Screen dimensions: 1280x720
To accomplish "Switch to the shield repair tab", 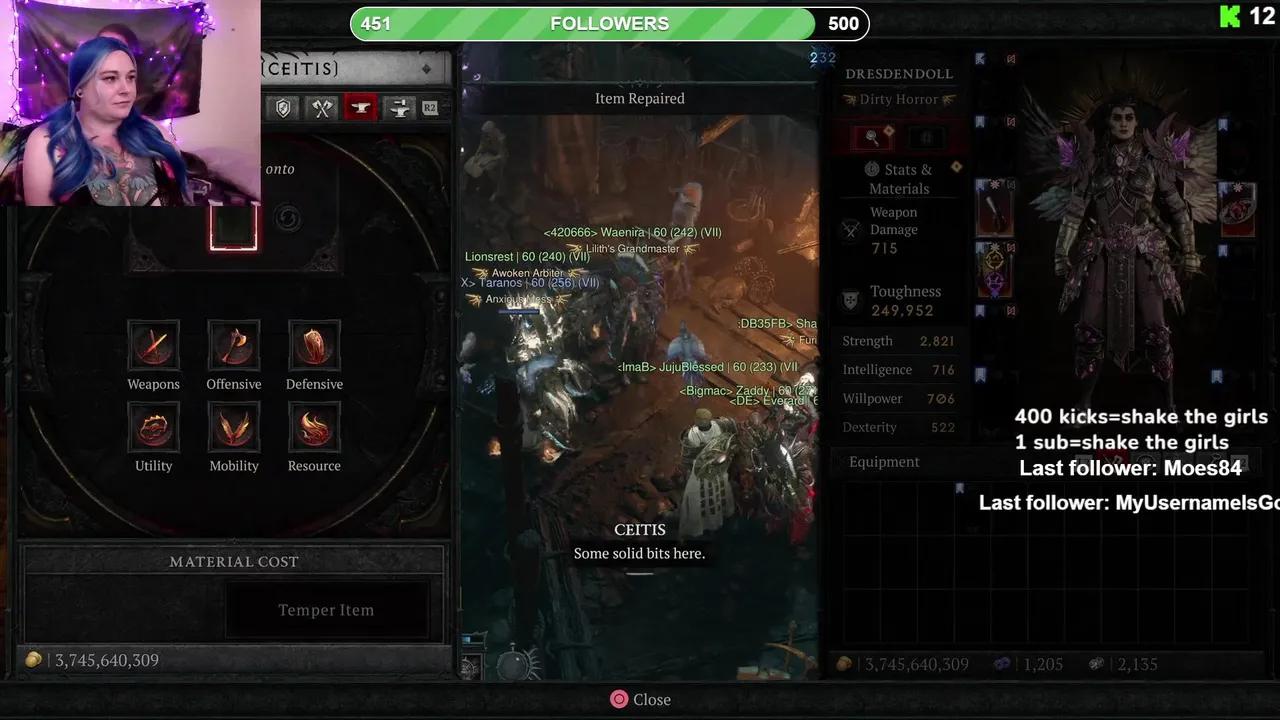I will (283, 108).
